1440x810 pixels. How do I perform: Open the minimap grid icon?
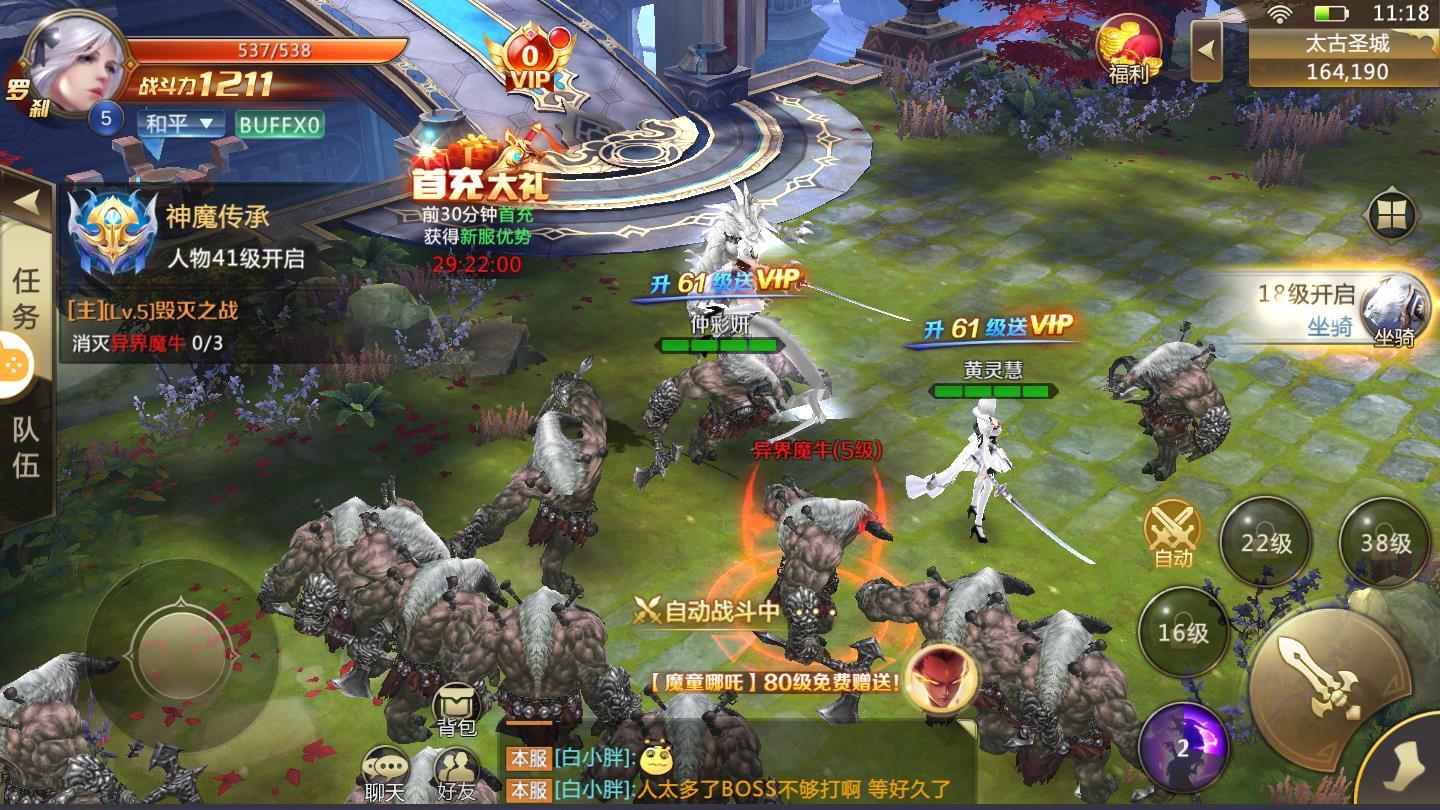click(1390, 215)
